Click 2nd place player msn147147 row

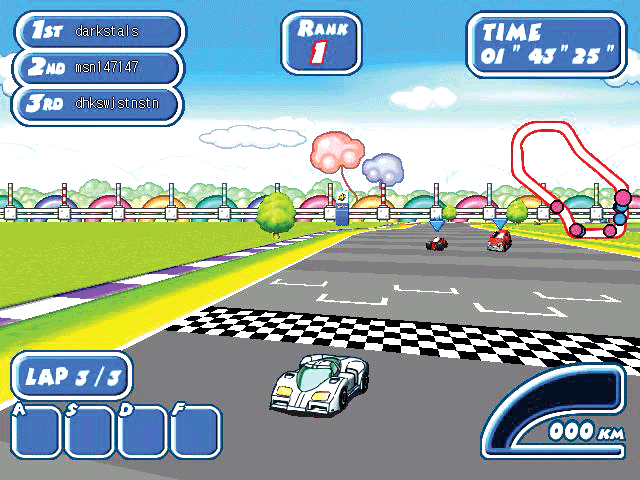[98, 67]
